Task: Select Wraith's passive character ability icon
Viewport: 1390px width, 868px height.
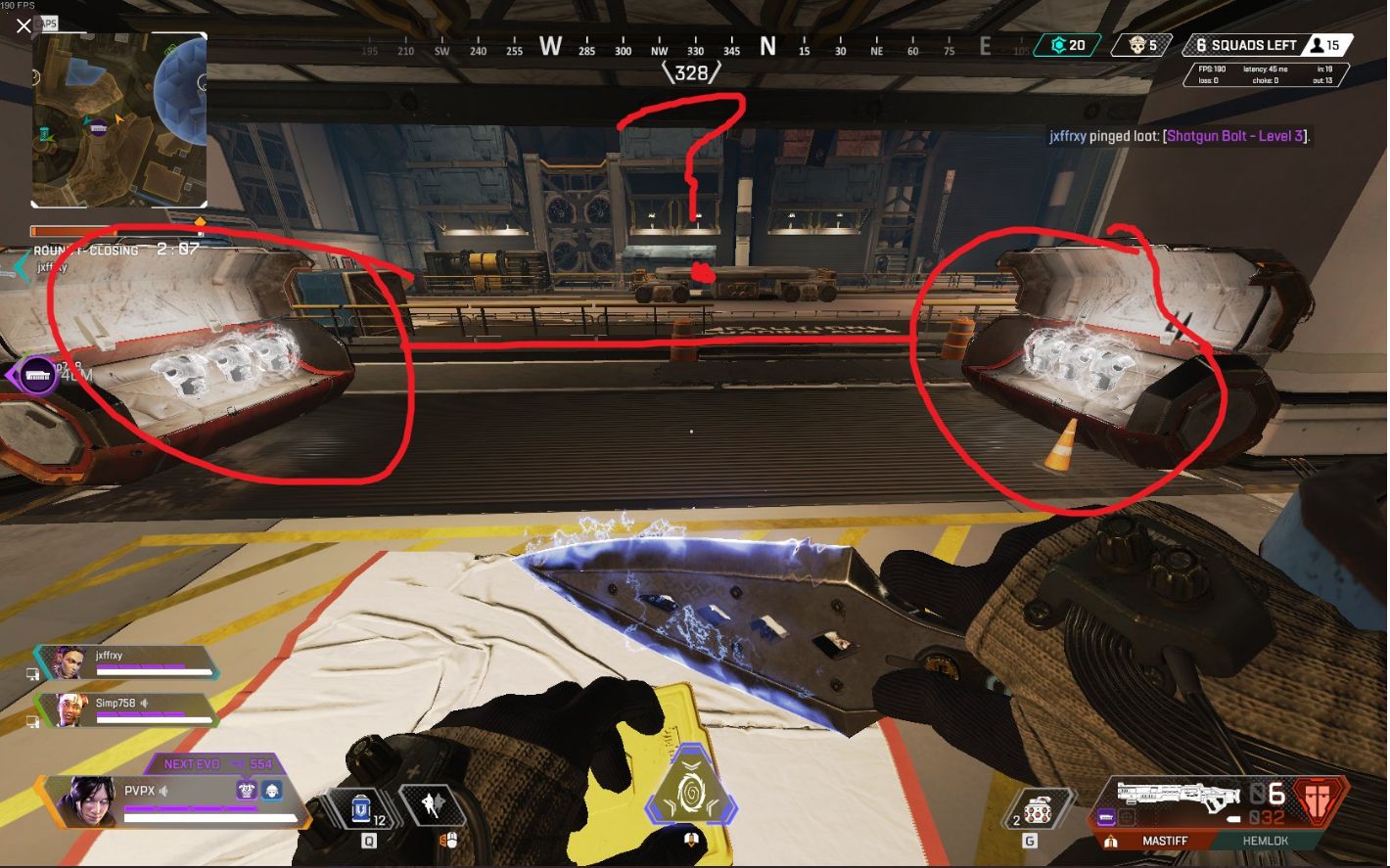Action: point(435,804)
